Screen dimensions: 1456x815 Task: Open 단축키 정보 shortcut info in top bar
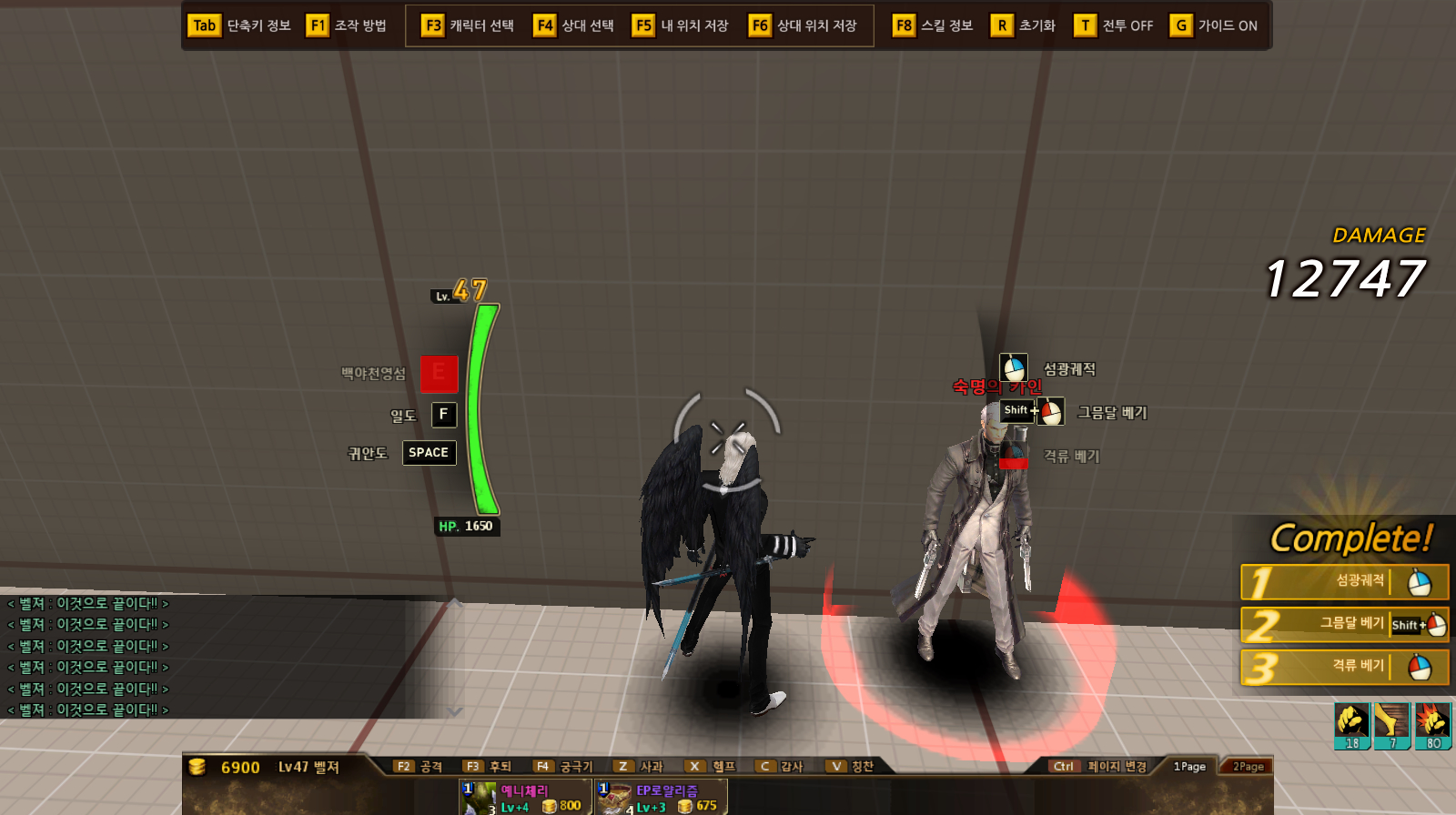[239, 25]
